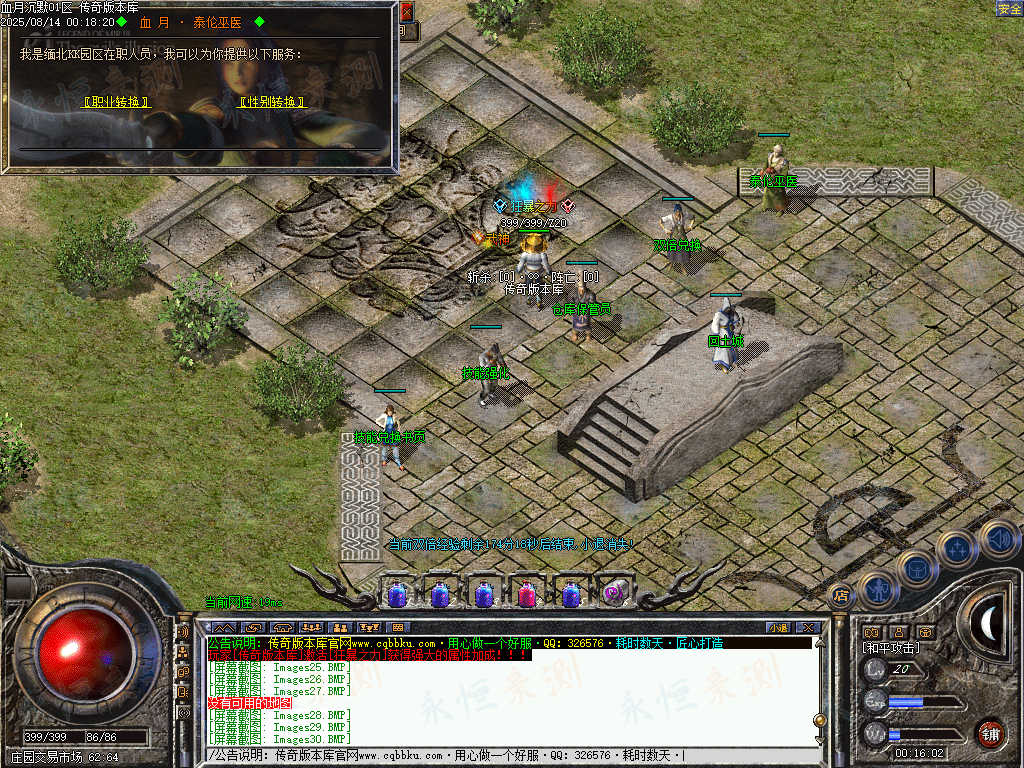Choose the 性别转换 dialogue option
Image resolution: width=1024 pixels, height=768 pixels.
[x=271, y=102]
